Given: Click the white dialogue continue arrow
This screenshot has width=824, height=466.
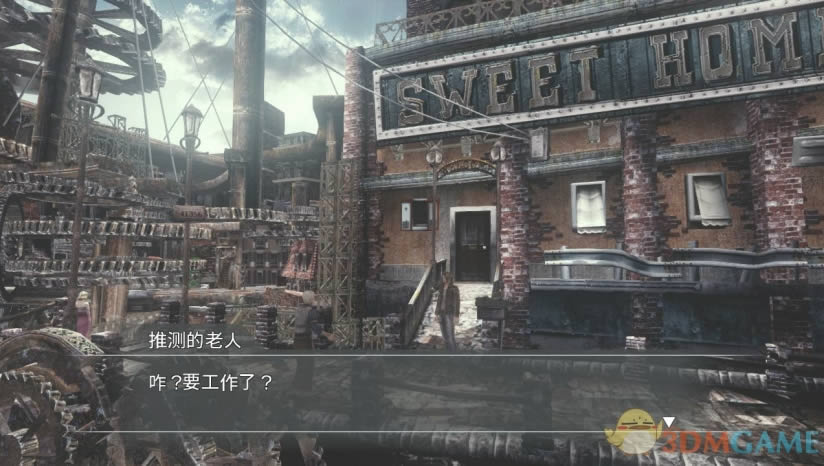Looking at the screenshot, I should click(x=670, y=422).
